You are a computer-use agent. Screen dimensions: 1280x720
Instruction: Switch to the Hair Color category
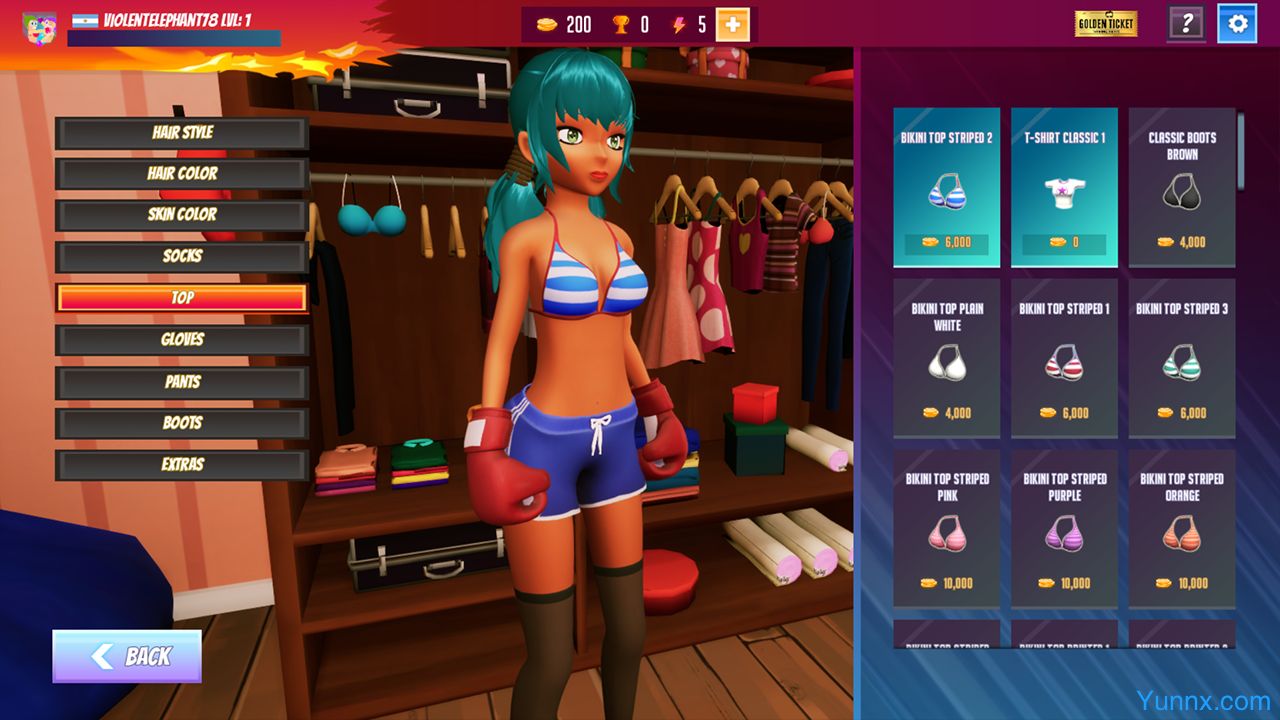click(182, 174)
